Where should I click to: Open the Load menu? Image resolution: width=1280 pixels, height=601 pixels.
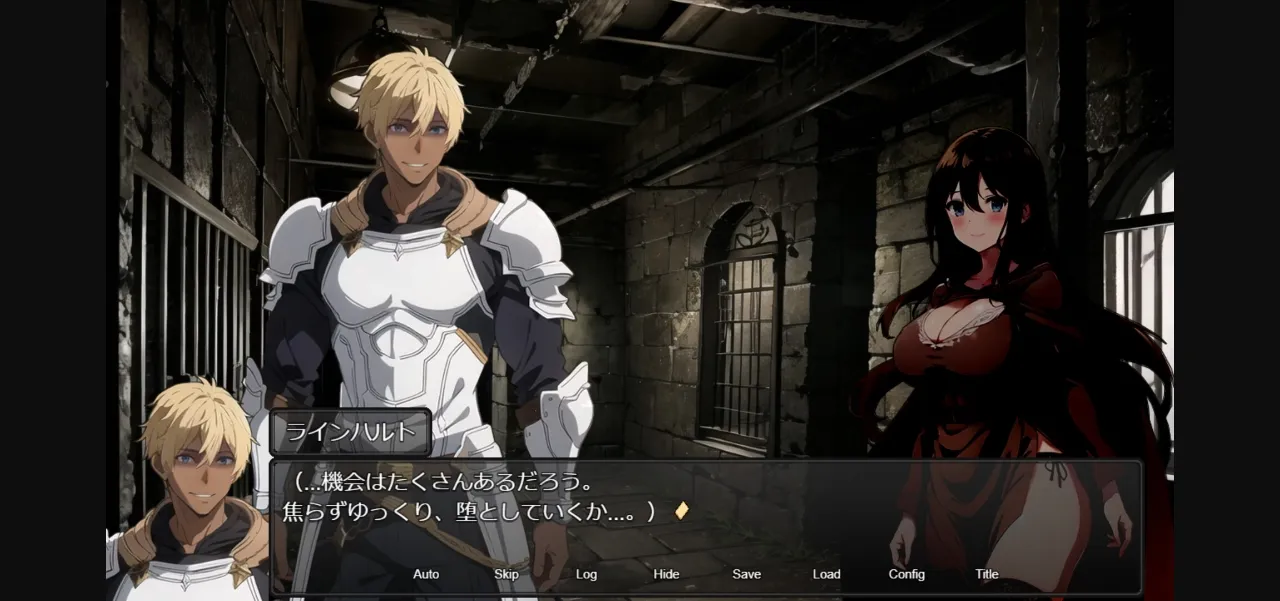point(826,574)
